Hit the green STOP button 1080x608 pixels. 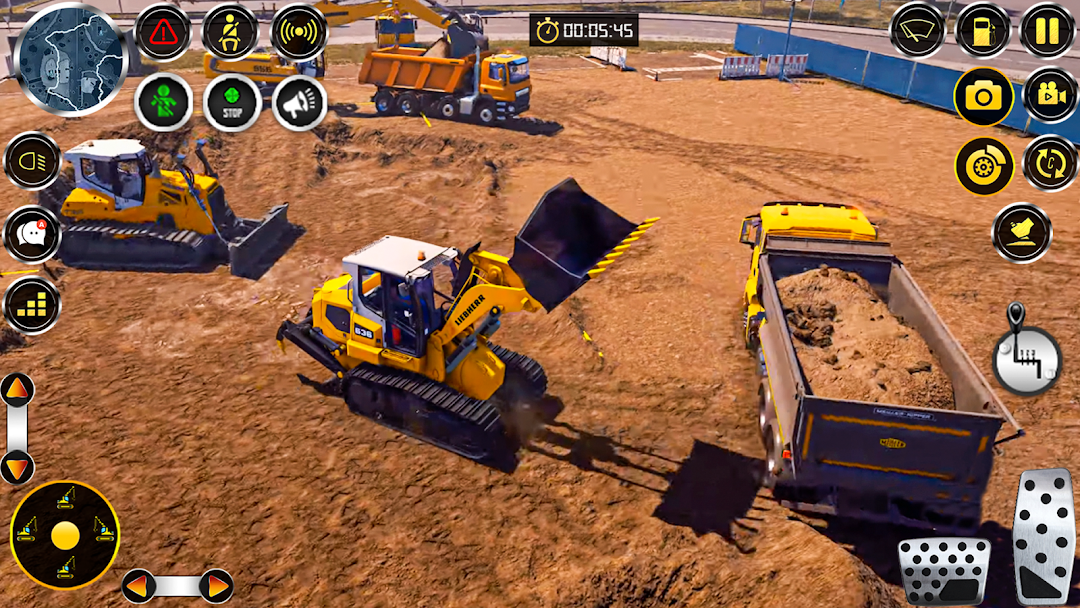pyautogui.click(x=232, y=102)
